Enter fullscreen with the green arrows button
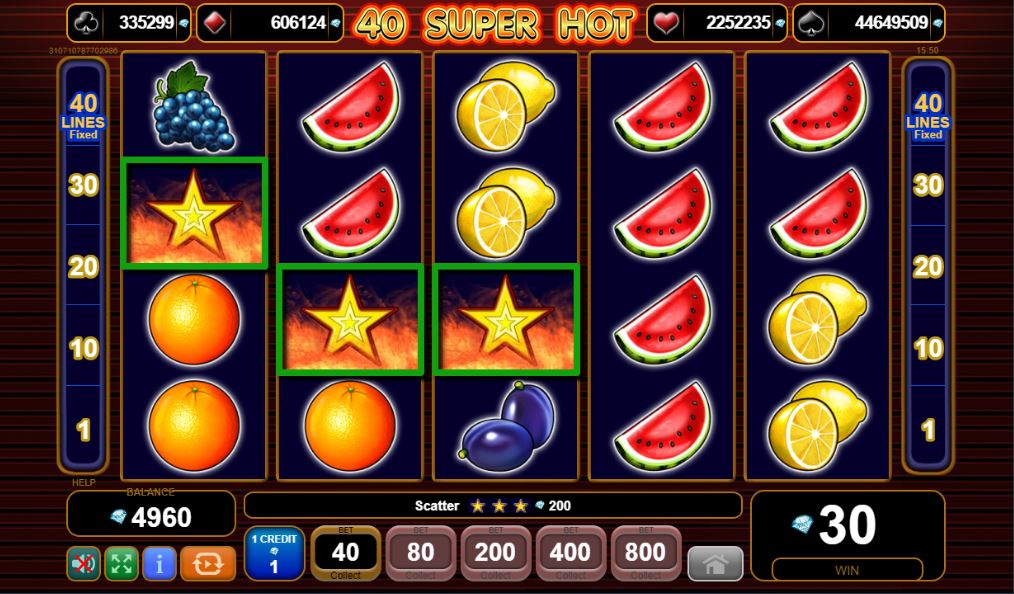The height and width of the screenshot is (594, 1014). point(121,563)
